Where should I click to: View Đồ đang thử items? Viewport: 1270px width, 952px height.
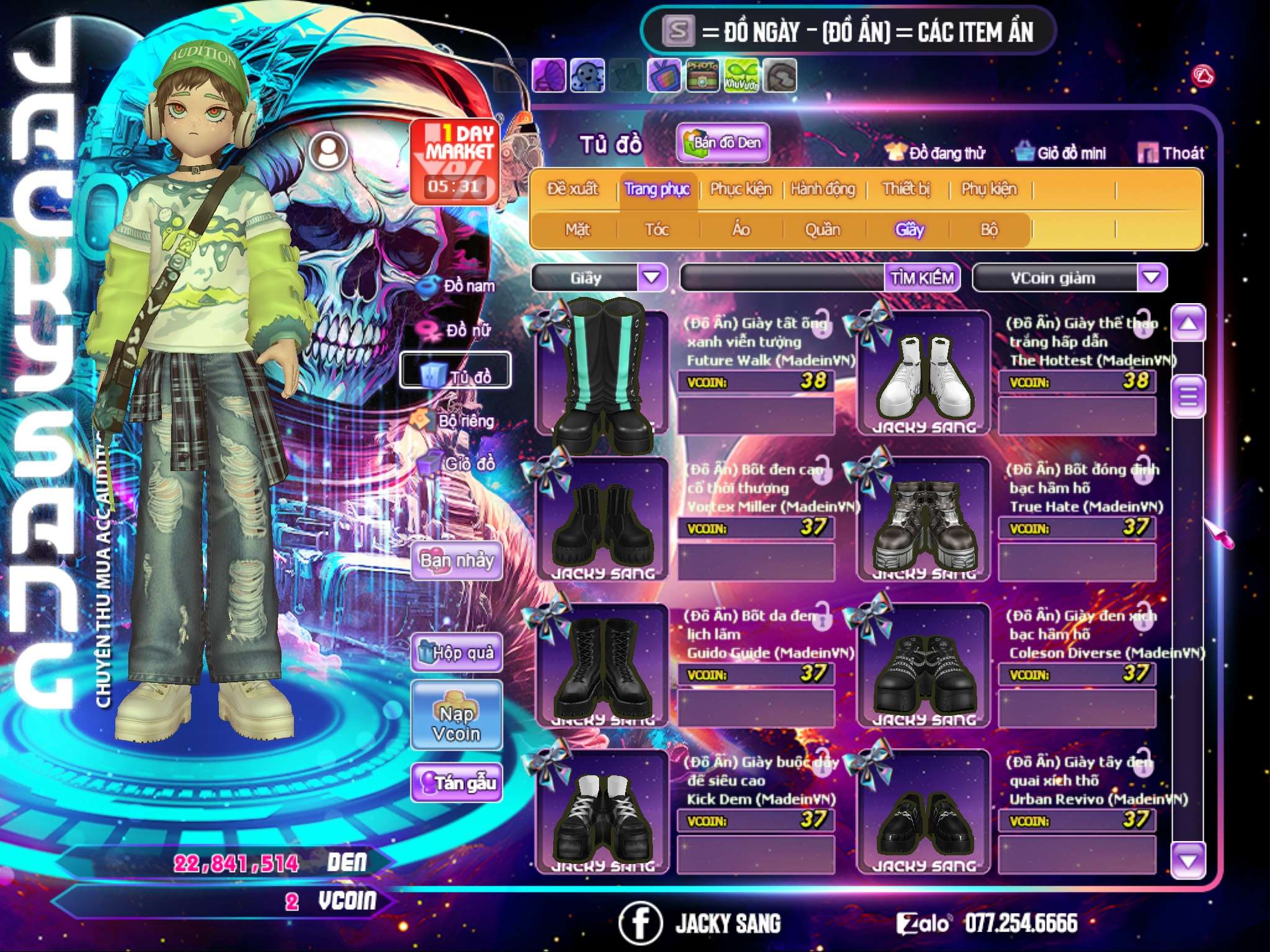[x=936, y=153]
